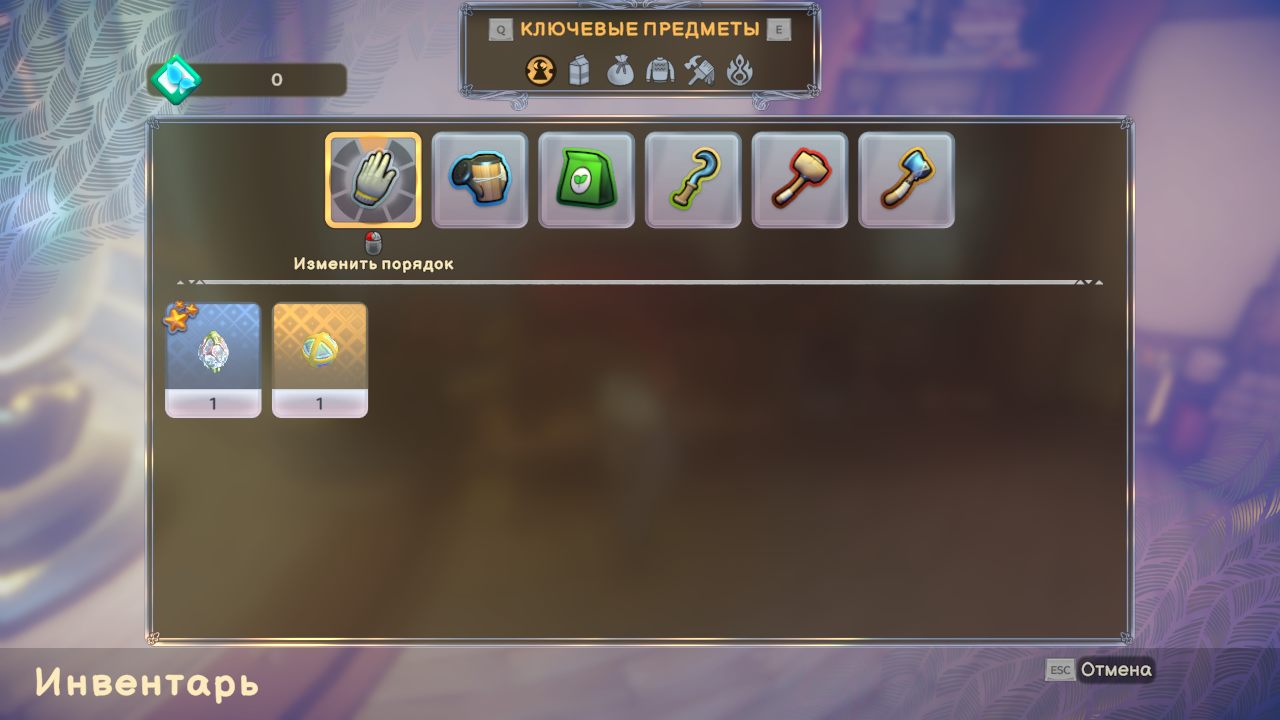Switch to the milk carton category tab
Image resolution: width=1280 pixels, height=720 pixels.
pos(580,71)
